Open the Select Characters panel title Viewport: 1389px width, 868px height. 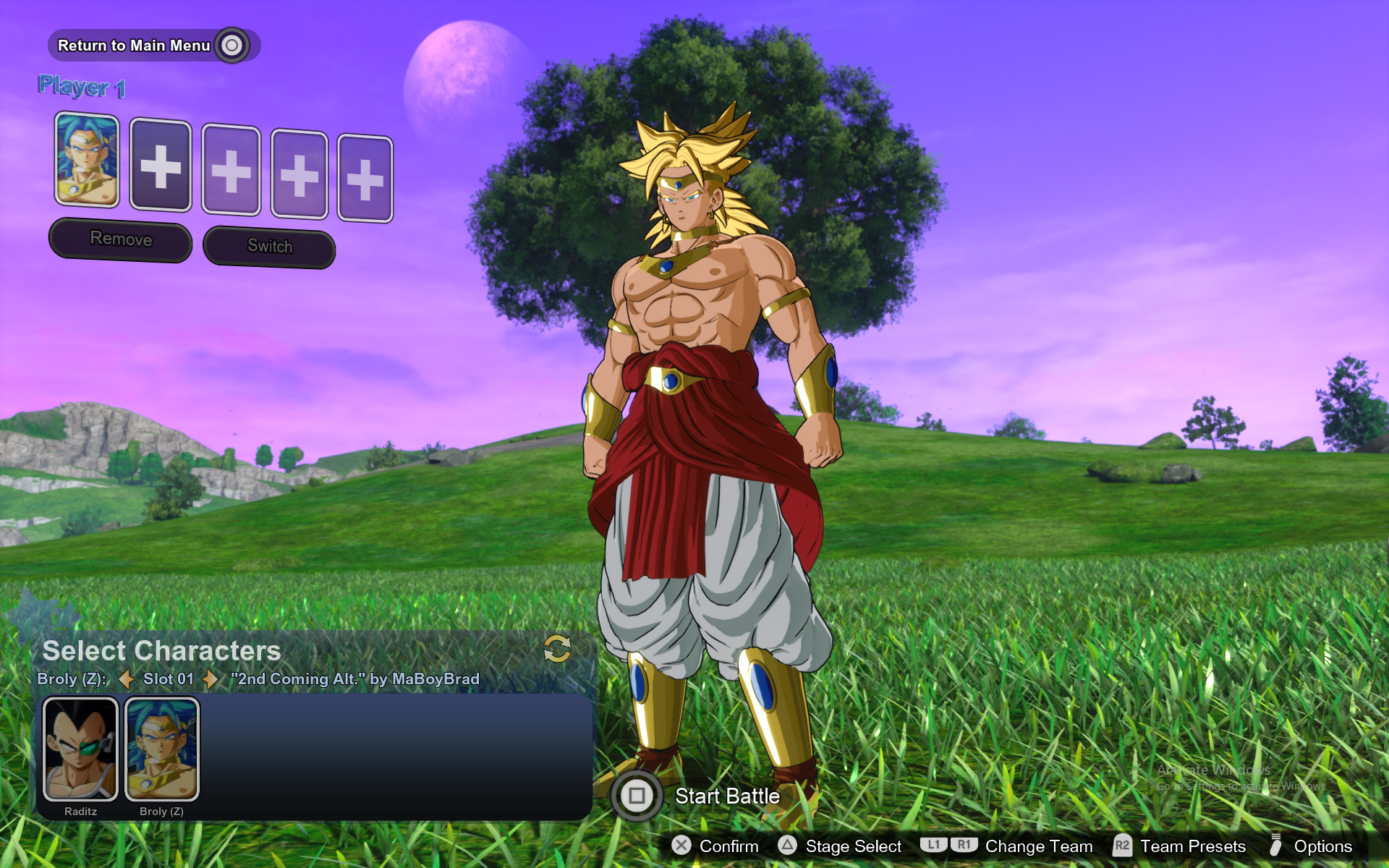tap(161, 650)
